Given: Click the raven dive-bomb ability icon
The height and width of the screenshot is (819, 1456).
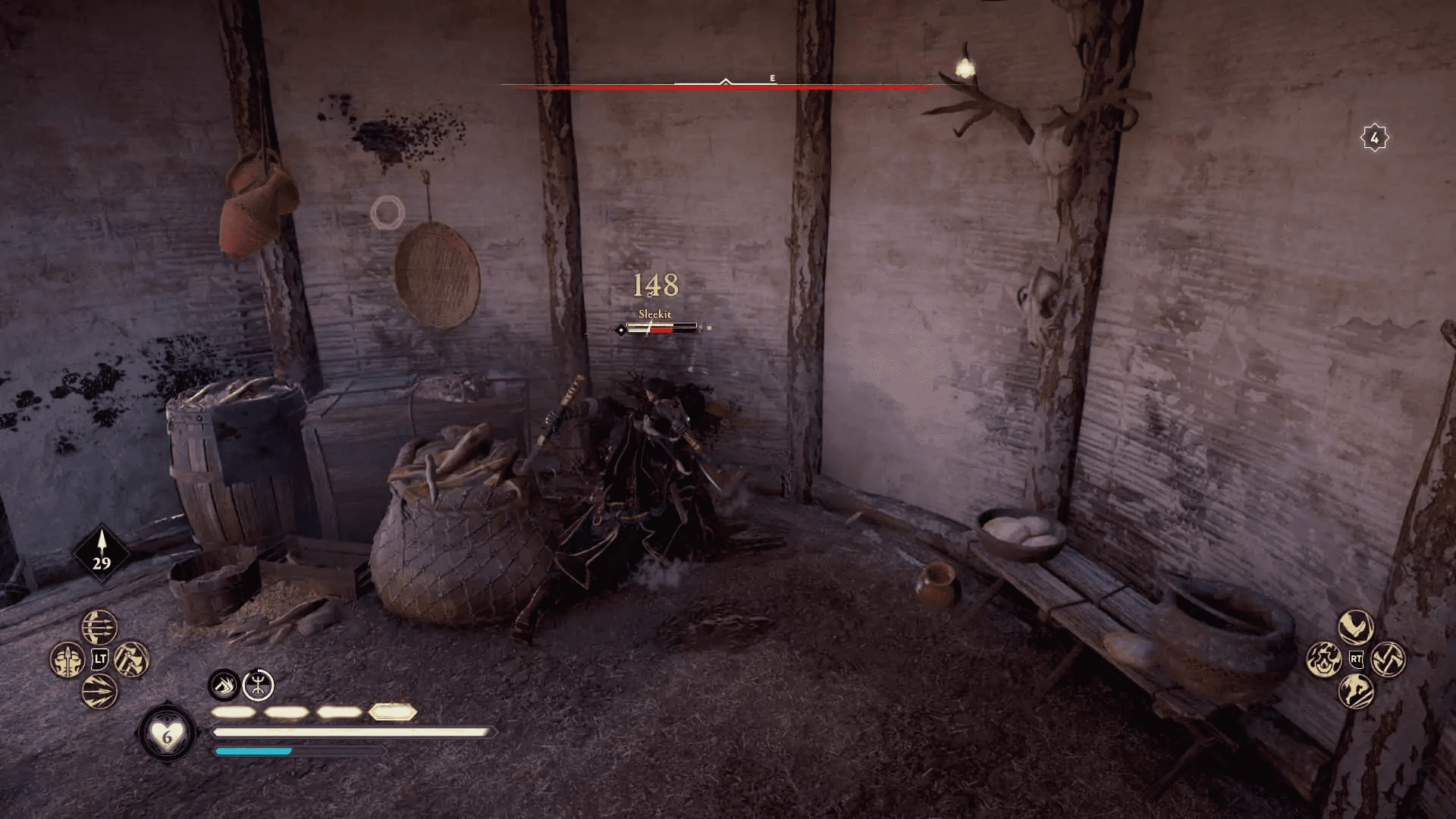Looking at the screenshot, I should coord(1355,627).
